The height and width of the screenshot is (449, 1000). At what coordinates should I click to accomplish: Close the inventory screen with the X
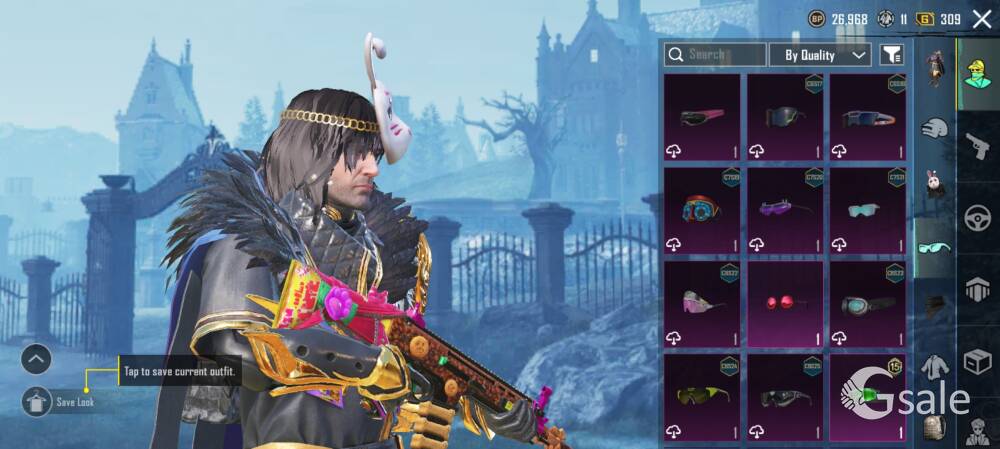[981, 18]
